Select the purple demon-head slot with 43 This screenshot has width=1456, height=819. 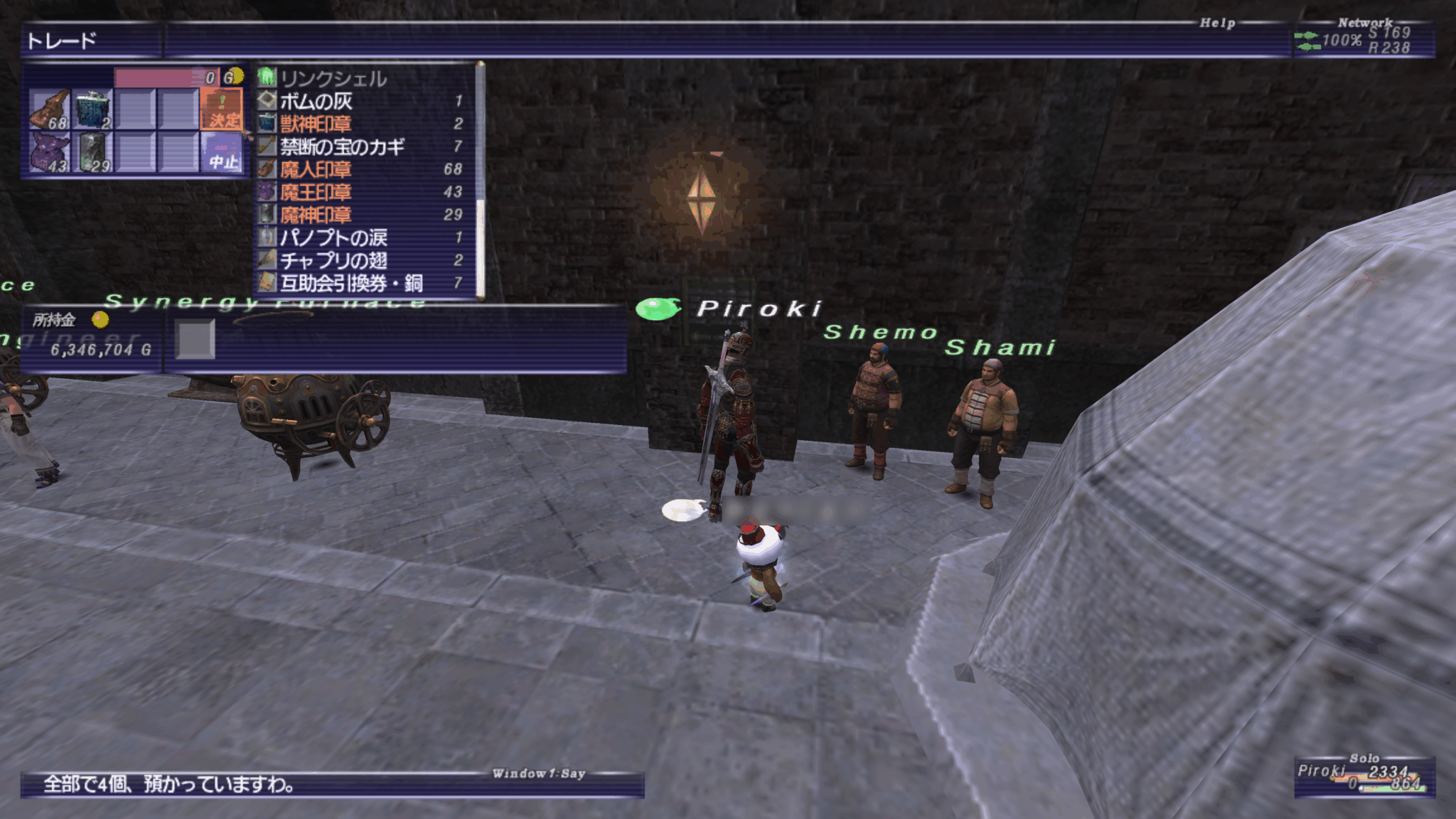coord(49,153)
